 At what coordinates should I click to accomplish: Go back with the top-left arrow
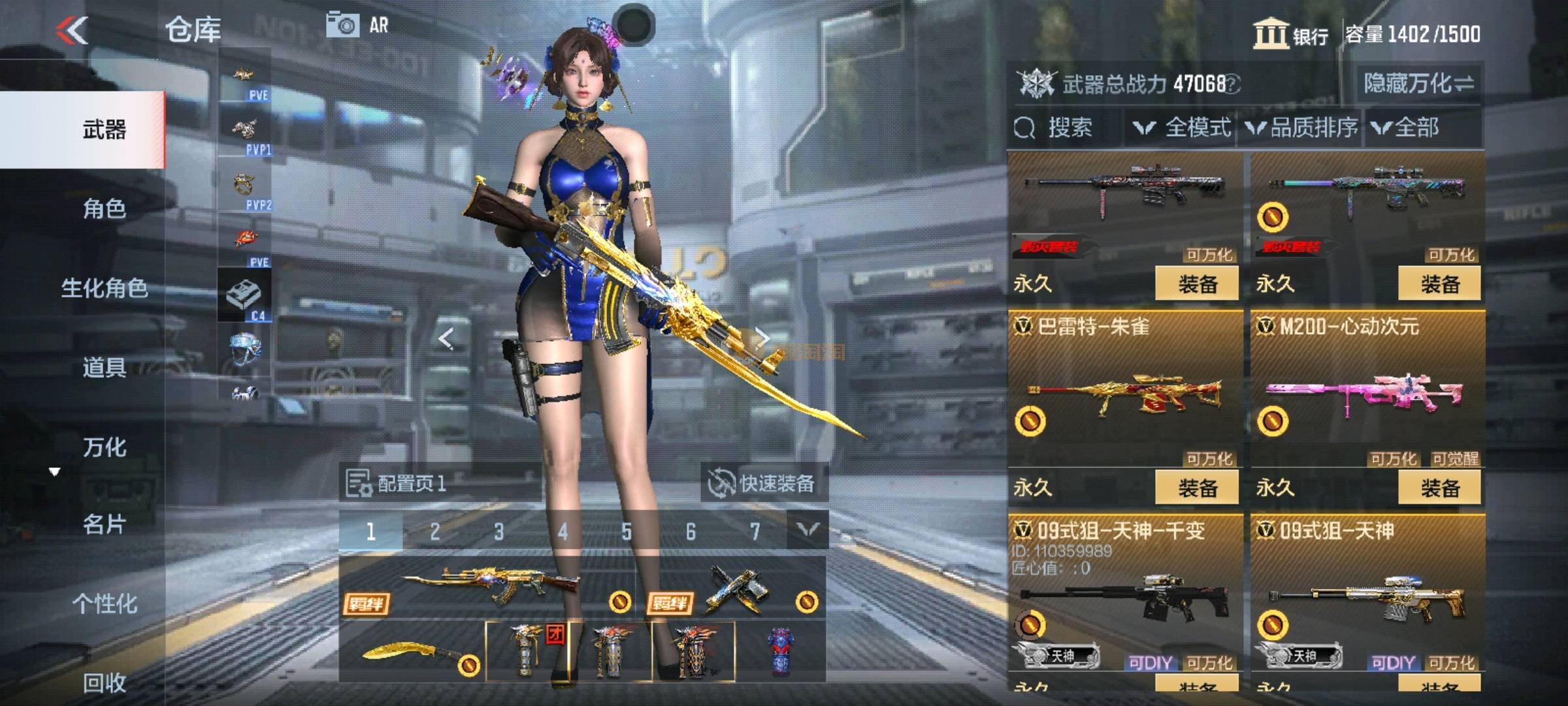pos(72,30)
